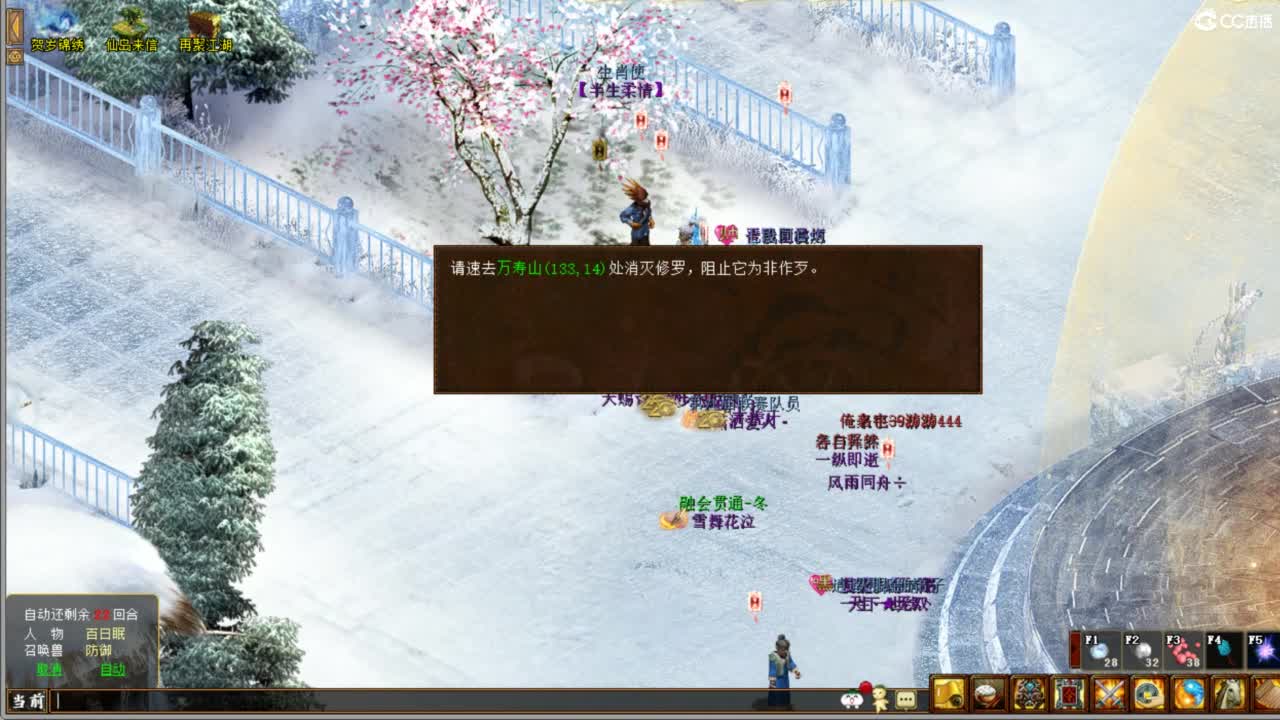
Task: Open the red 令 banner icon
Action: (x=1068, y=694)
